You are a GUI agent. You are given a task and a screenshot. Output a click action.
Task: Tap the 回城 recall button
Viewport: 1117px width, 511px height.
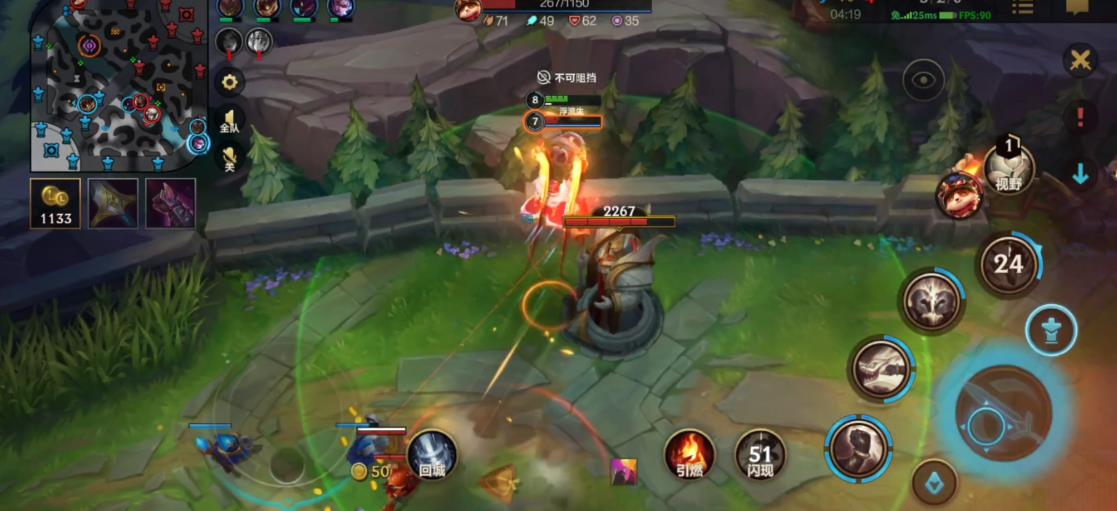pyautogui.click(x=432, y=455)
